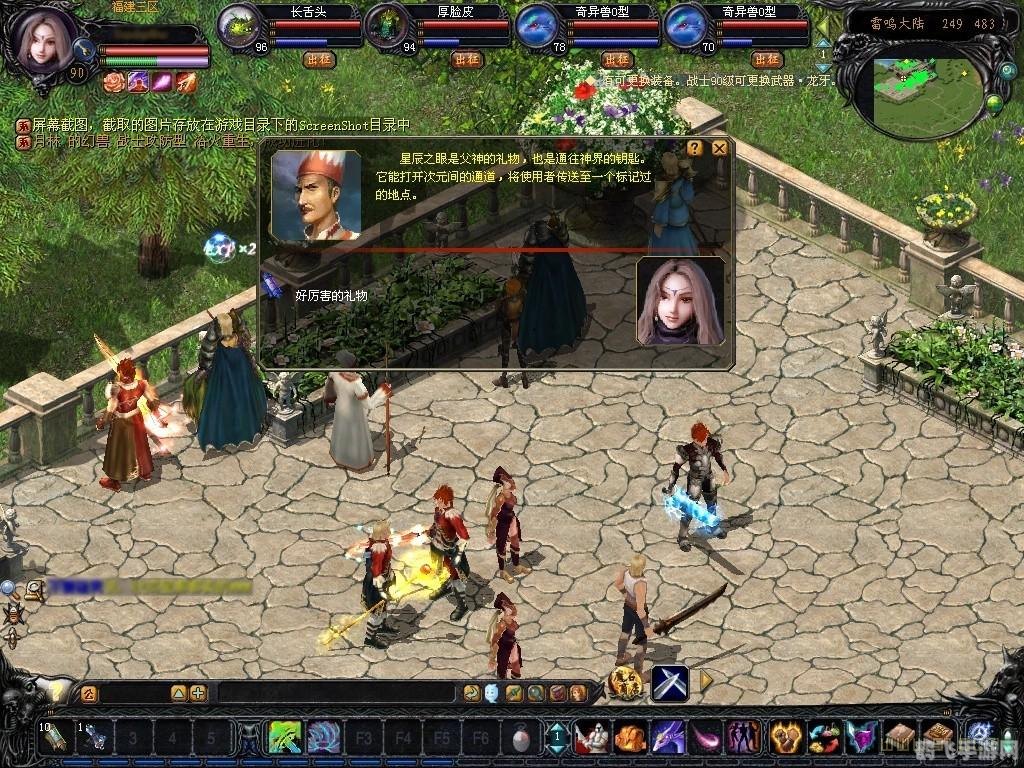Send out pet 厚脸皮 with 出征
1024x768 pixels.
[466, 60]
